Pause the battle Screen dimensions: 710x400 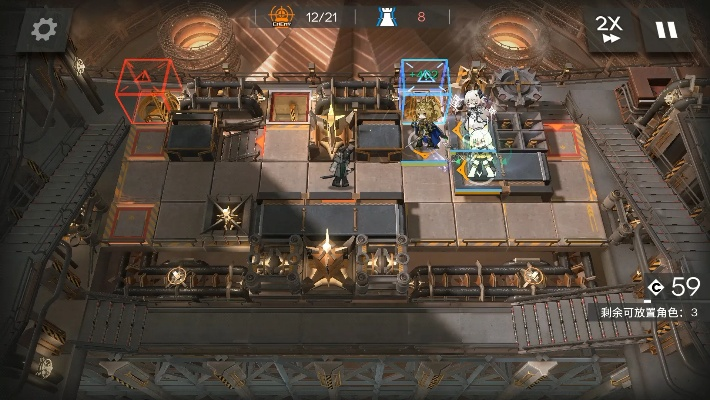665,30
